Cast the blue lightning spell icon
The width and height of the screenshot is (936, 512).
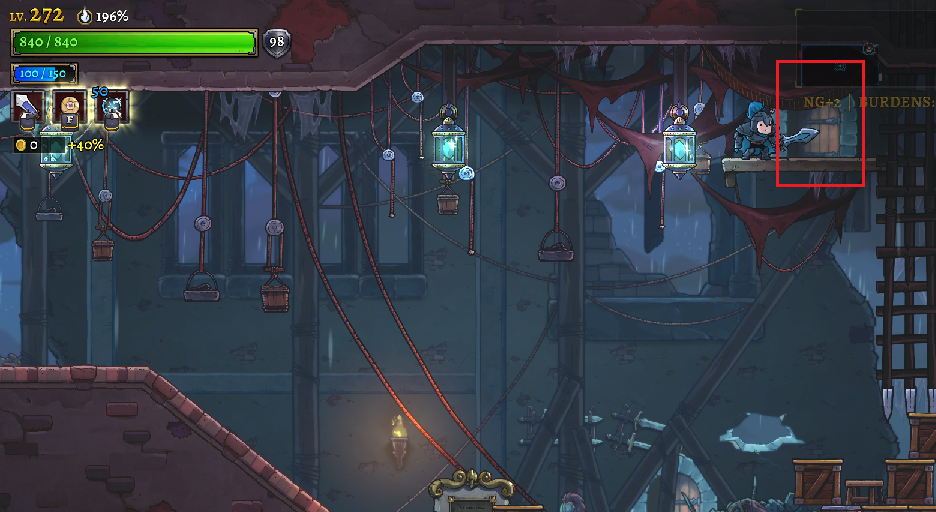(x=112, y=105)
